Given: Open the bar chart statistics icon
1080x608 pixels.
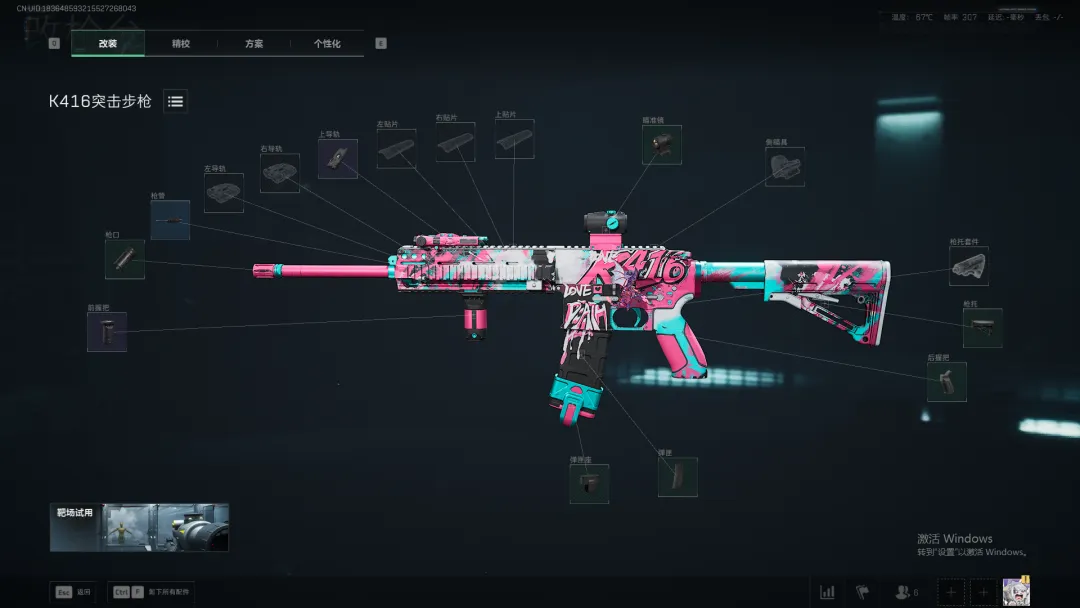Looking at the screenshot, I should [x=827, y=592].
